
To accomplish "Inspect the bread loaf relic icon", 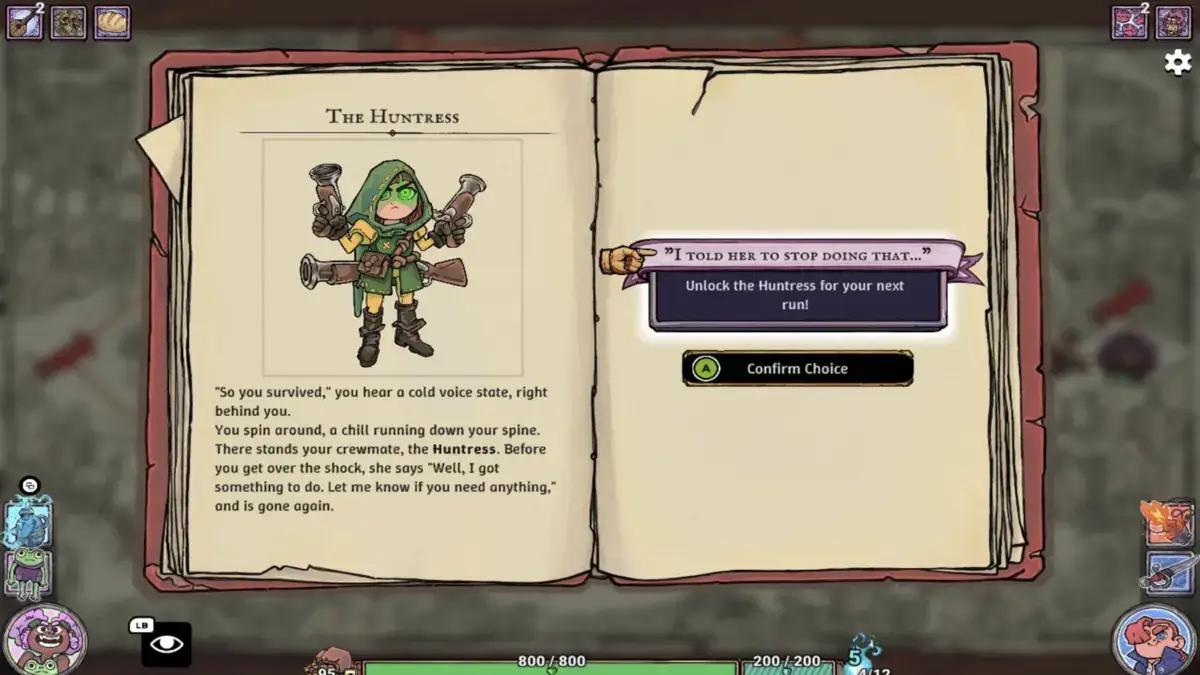I will (112, 22).
